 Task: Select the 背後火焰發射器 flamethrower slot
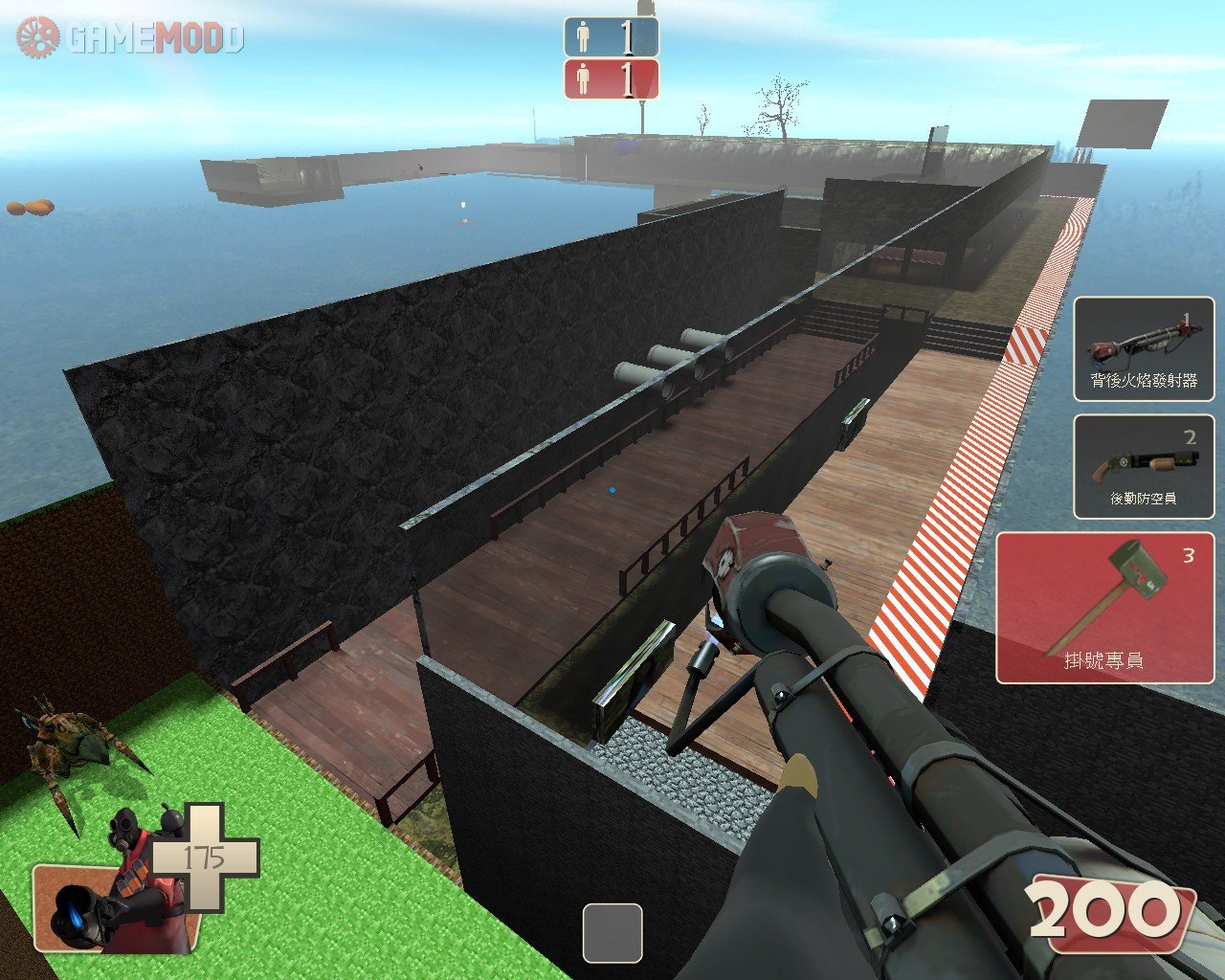[1143, 348]
